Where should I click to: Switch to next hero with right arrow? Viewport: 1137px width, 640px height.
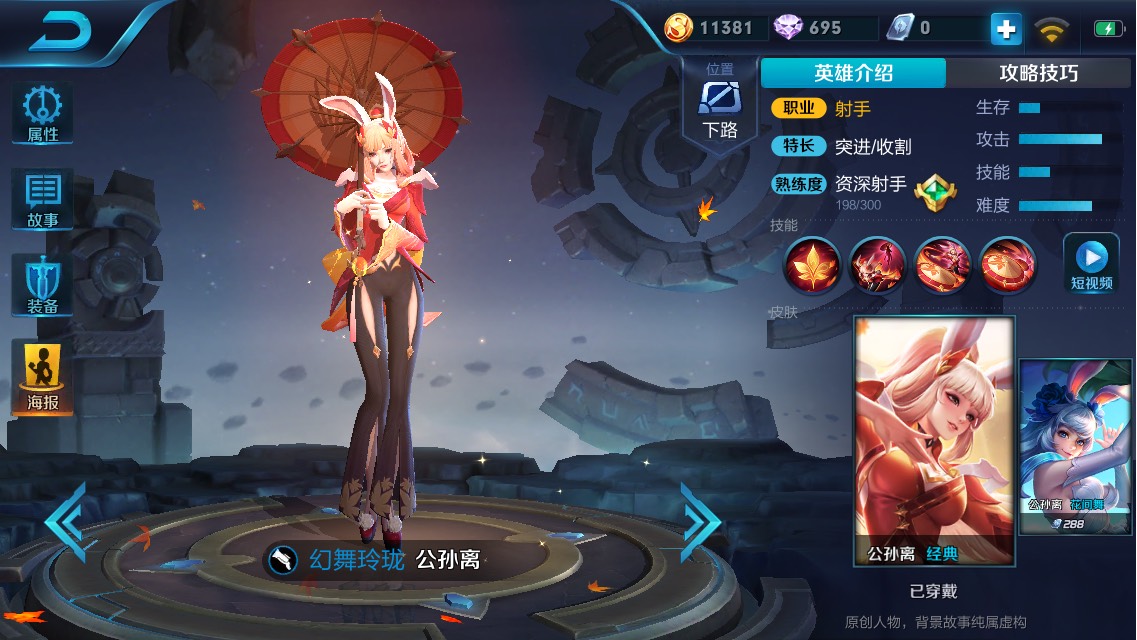click(700, 521)
